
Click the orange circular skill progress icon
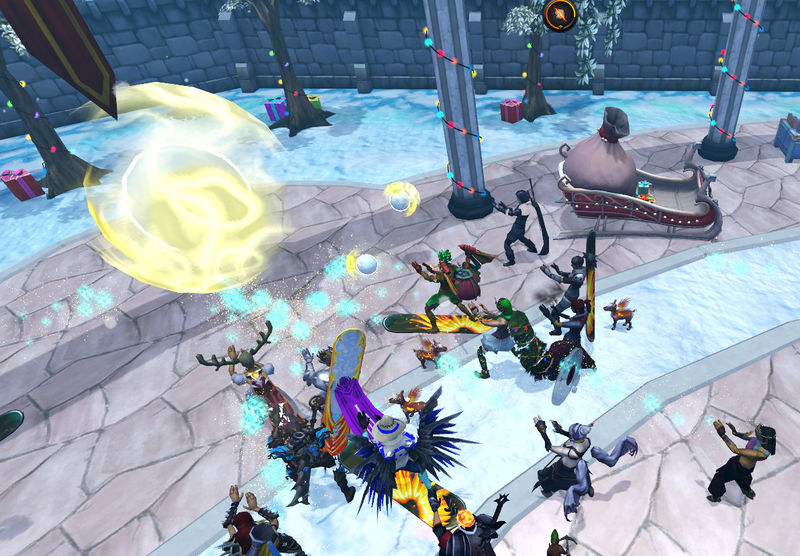pos(560,15)
